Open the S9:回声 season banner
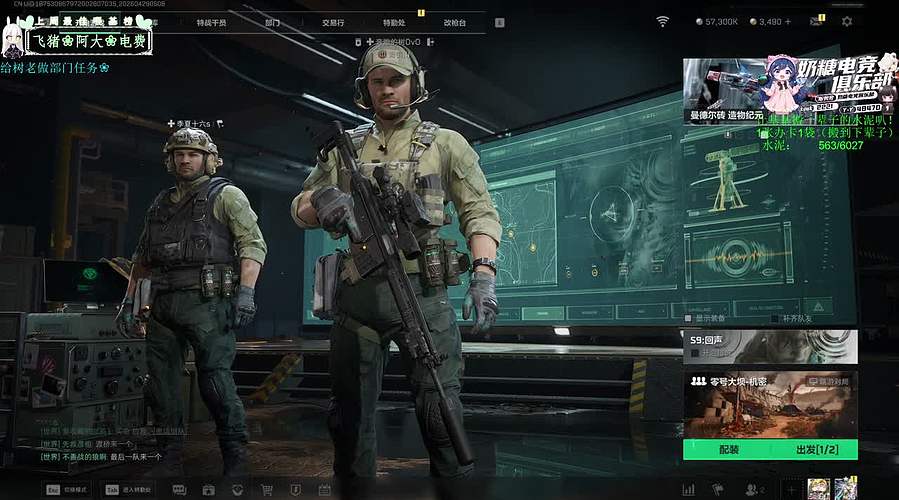899x500 pixels. [770, 346]
